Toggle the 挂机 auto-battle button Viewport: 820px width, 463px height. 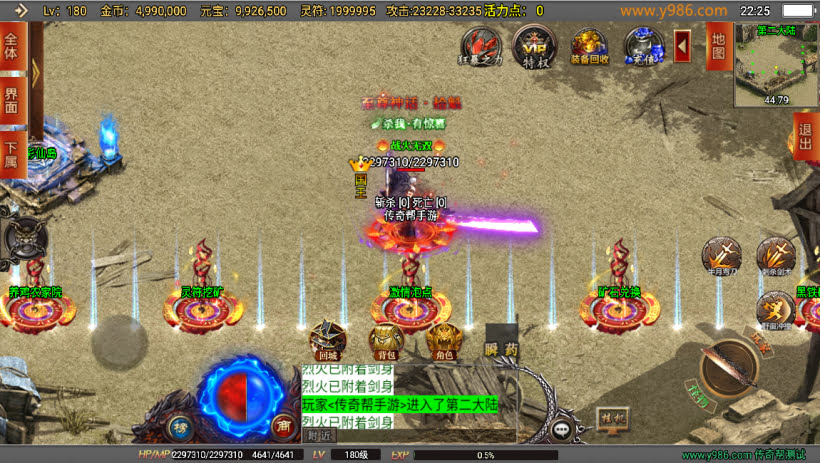[610, 417]
